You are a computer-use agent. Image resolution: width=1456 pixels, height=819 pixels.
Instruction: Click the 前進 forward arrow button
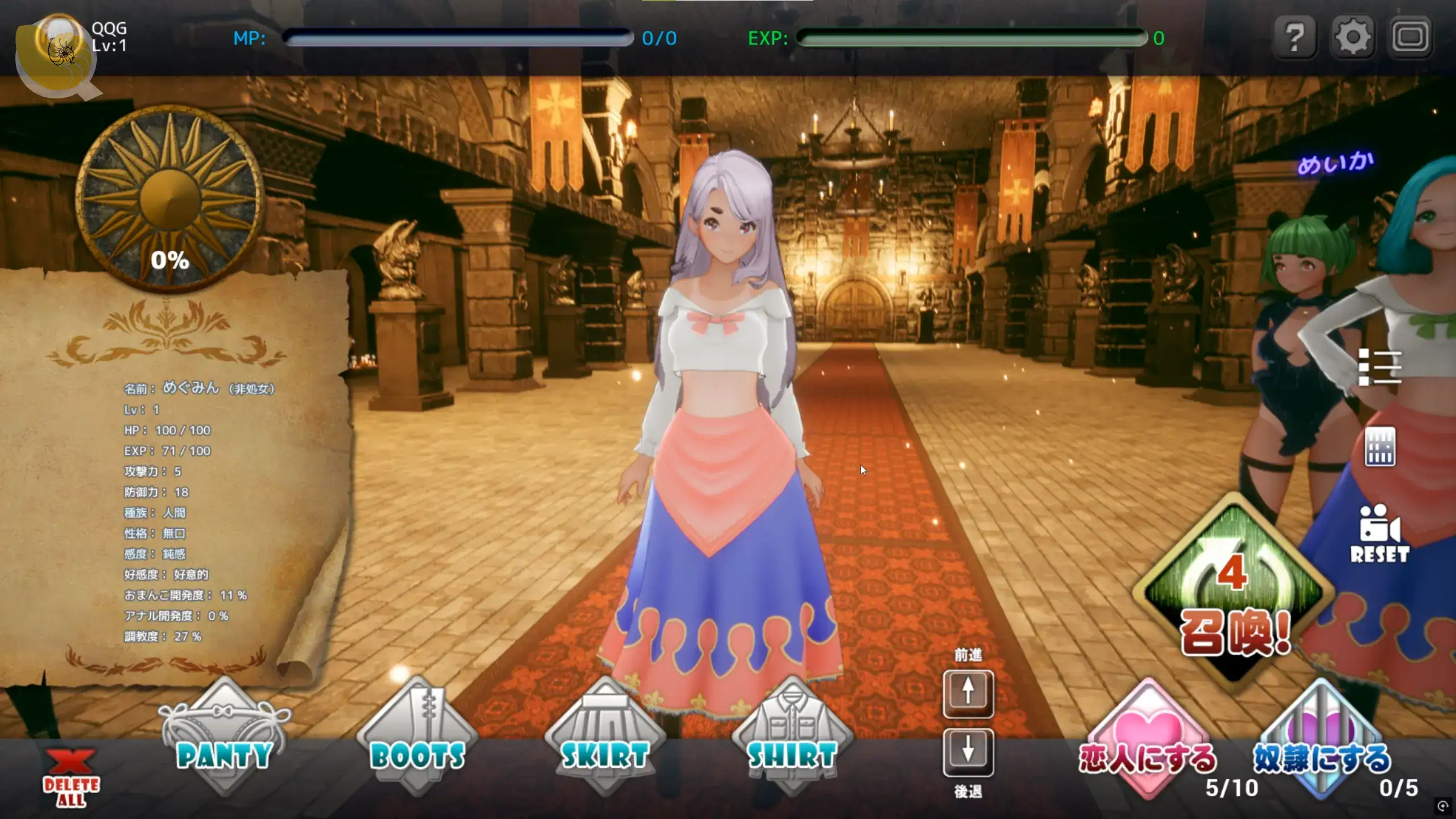point(968,693)
